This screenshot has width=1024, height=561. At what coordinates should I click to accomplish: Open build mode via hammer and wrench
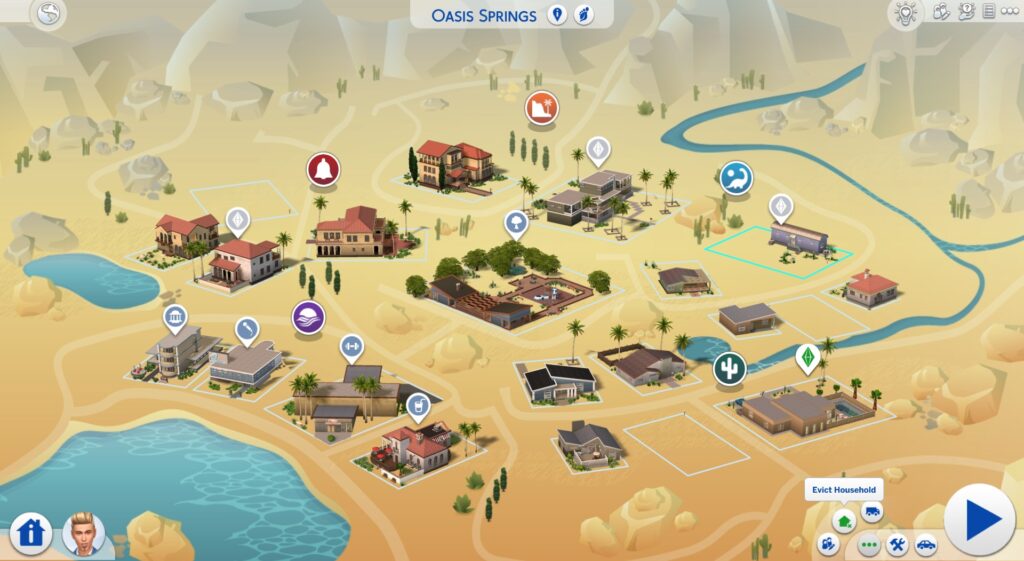pyautogui.click(x=898, y=546)
